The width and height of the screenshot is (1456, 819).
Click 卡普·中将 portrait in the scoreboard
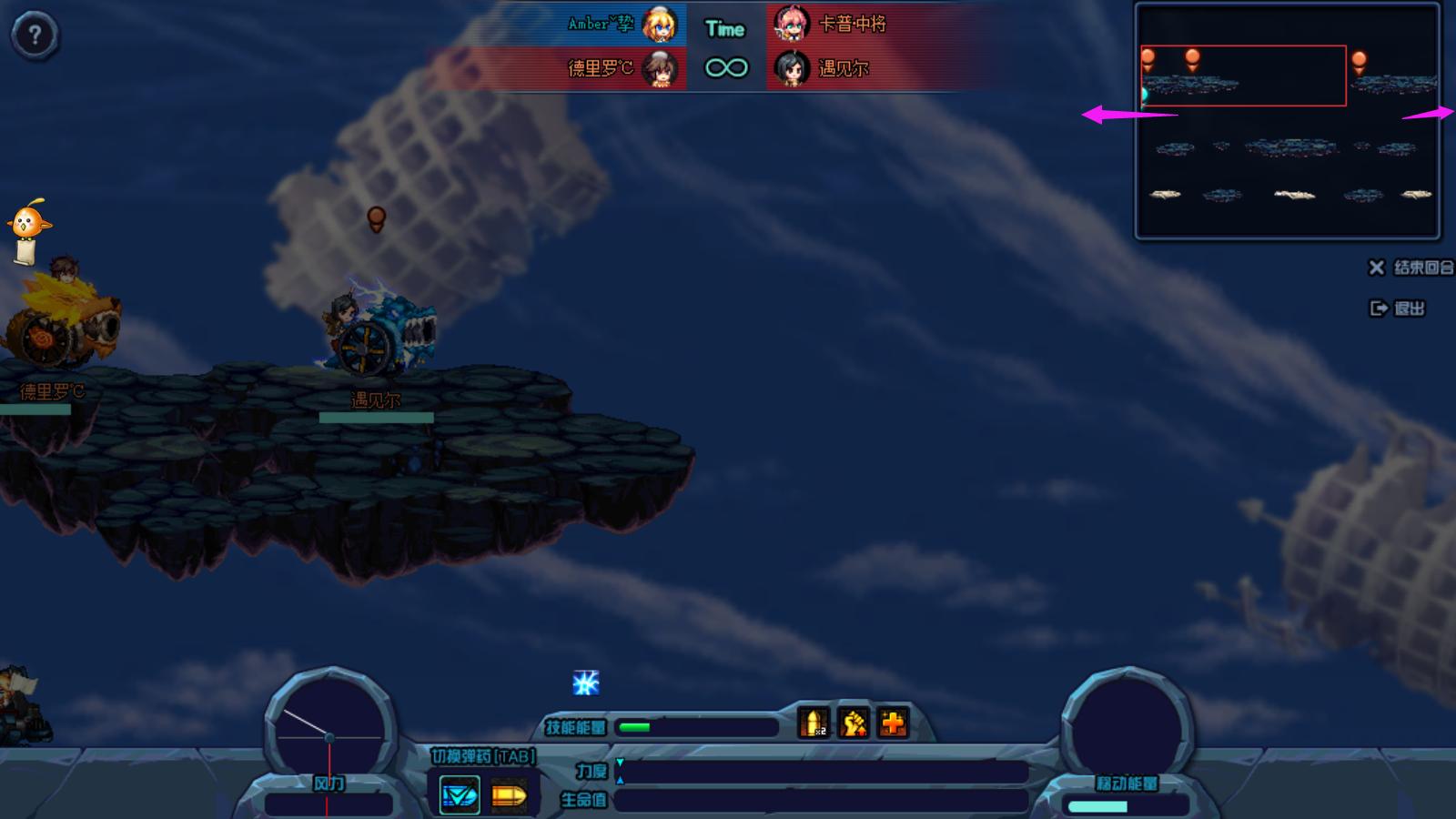(792, 25)
